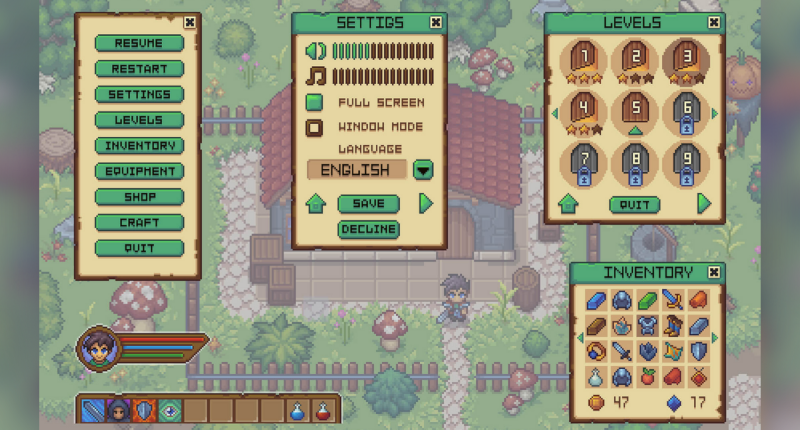The width and height of the screenshot is (800, 430).
Task: Open the Shop from the pause menu
Action: 139,197
